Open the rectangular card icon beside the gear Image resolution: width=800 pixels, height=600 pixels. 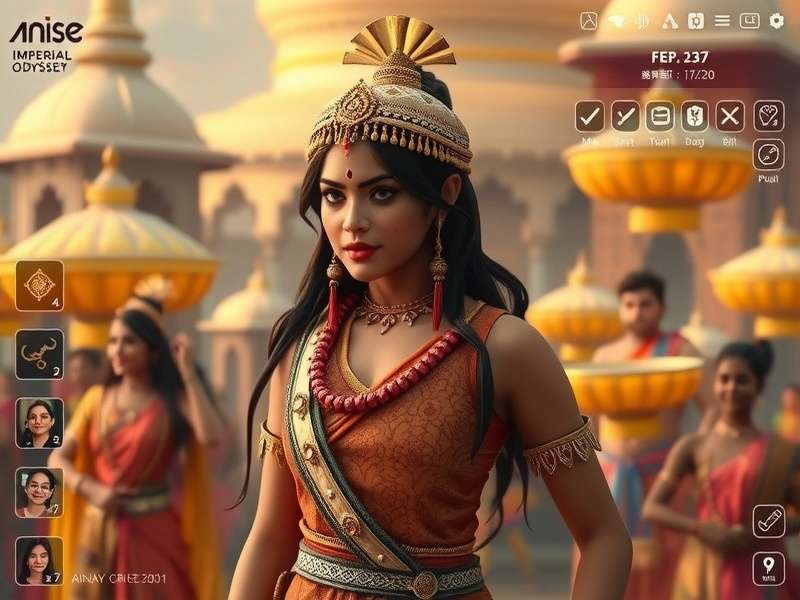749,21
